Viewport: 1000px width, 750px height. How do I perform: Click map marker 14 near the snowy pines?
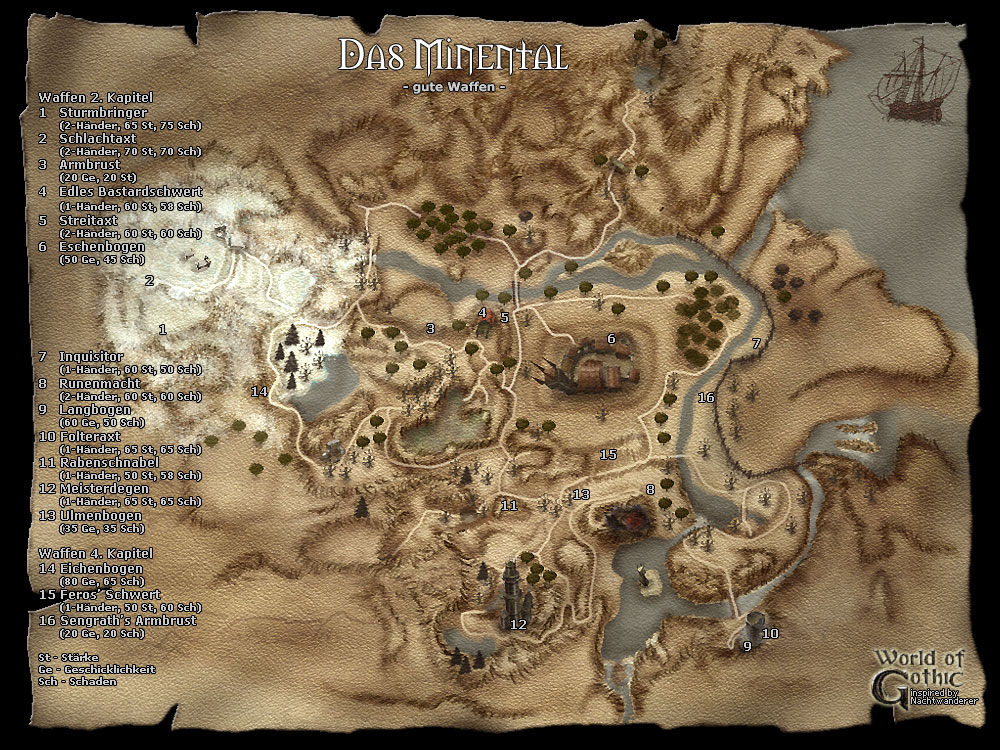[x=260, y=391]
